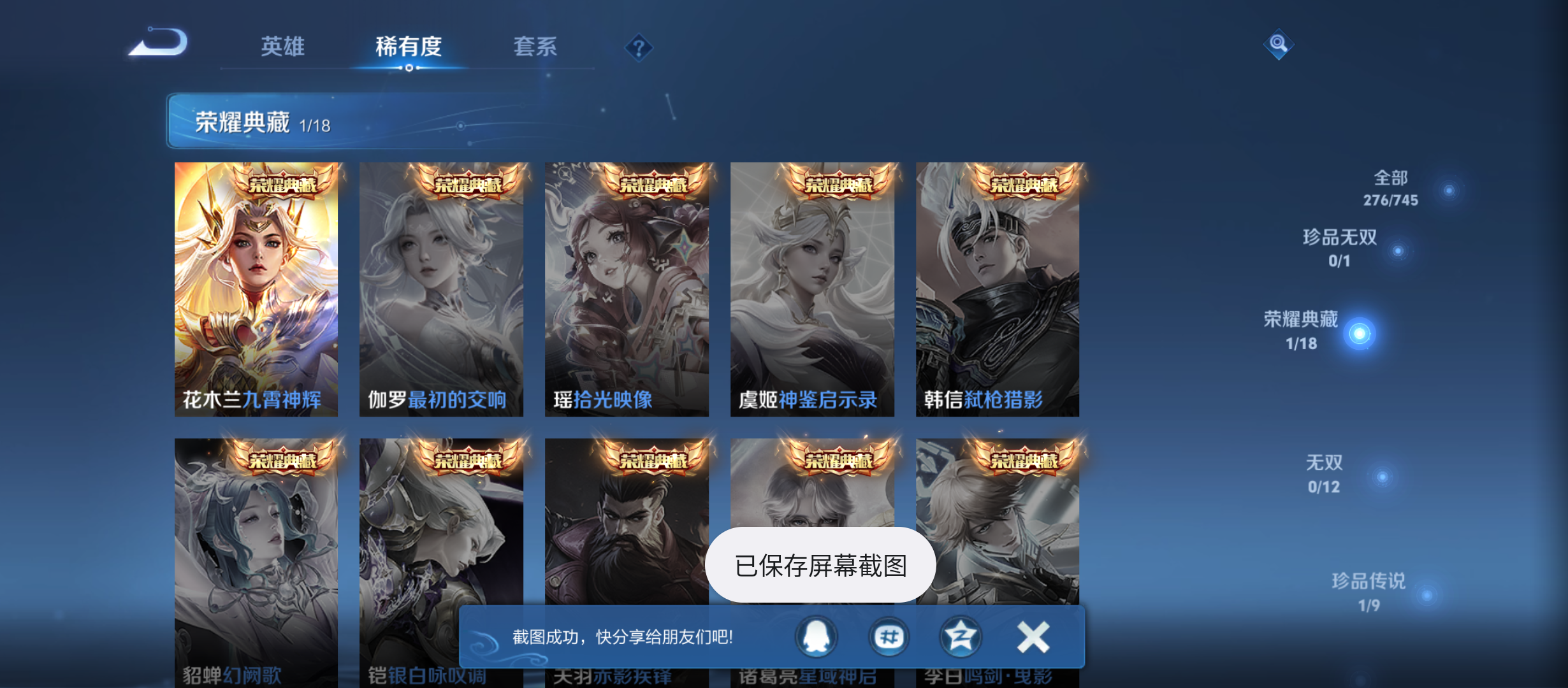Image resolution: width=1568 pixels, height=688 pixels.
Task: Open the help question mark icon
Action: [638, 47]
